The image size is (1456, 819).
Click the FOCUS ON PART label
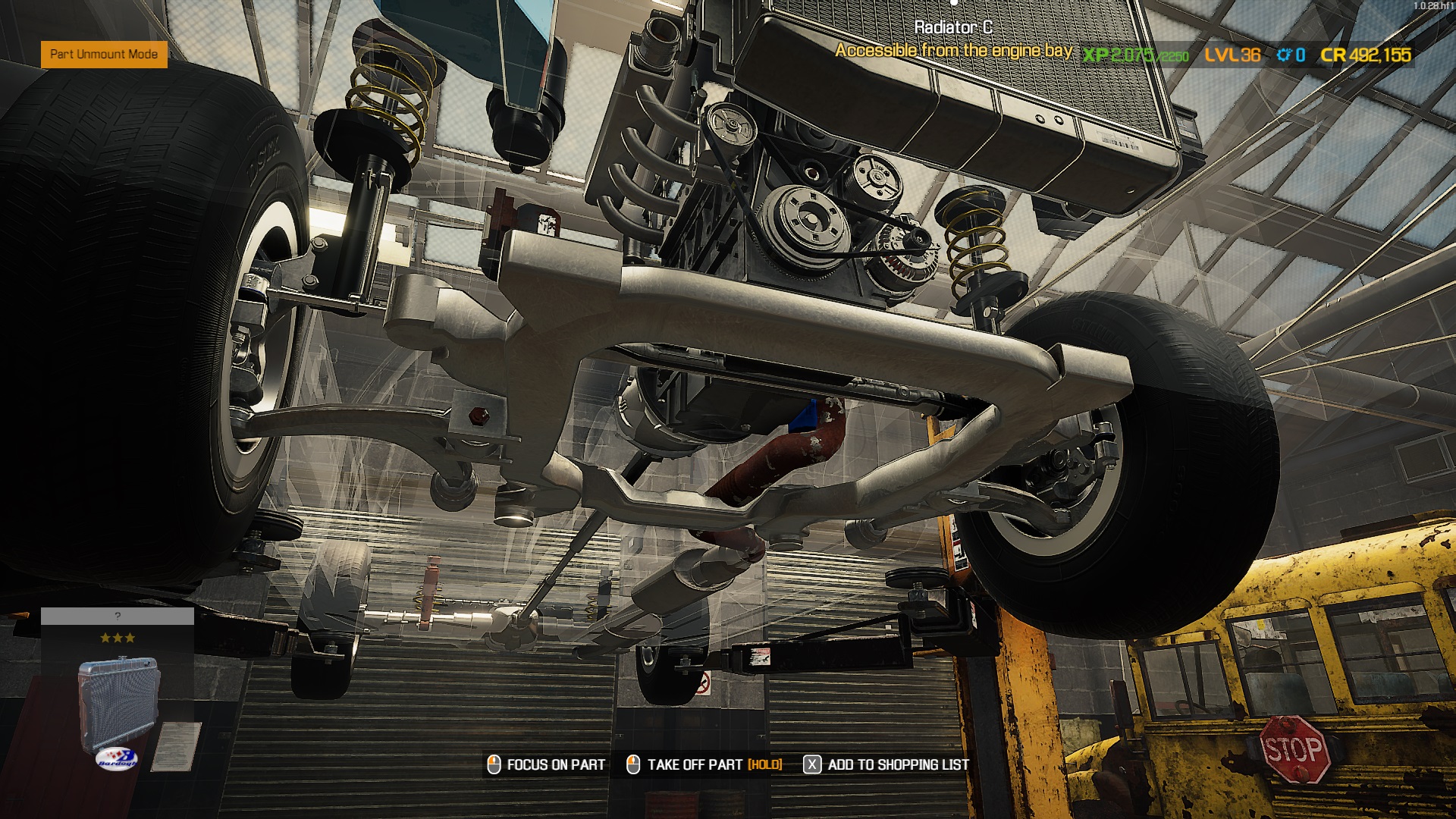click(555, 764)
